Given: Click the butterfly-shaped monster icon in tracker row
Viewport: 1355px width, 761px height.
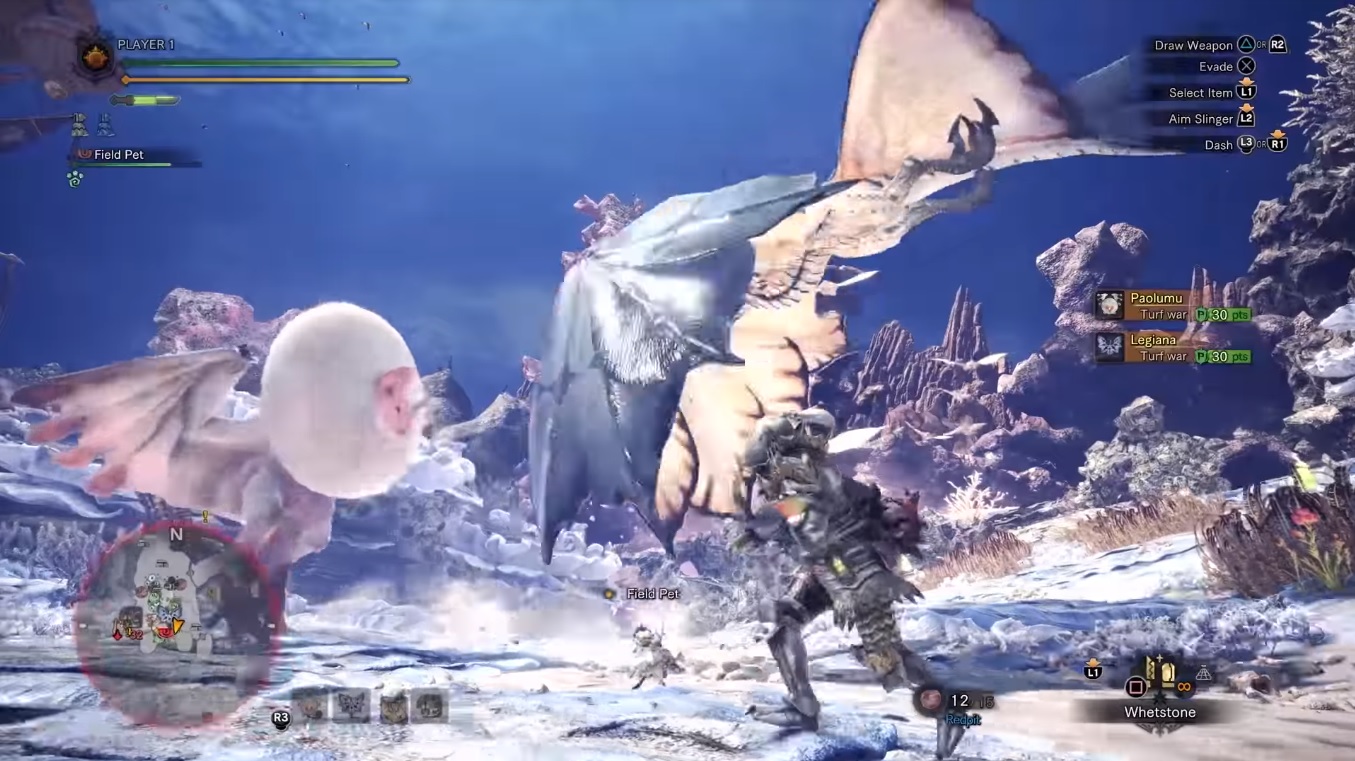Looking at the screenshot, I should pyautogui.click(x=352, y=707).
